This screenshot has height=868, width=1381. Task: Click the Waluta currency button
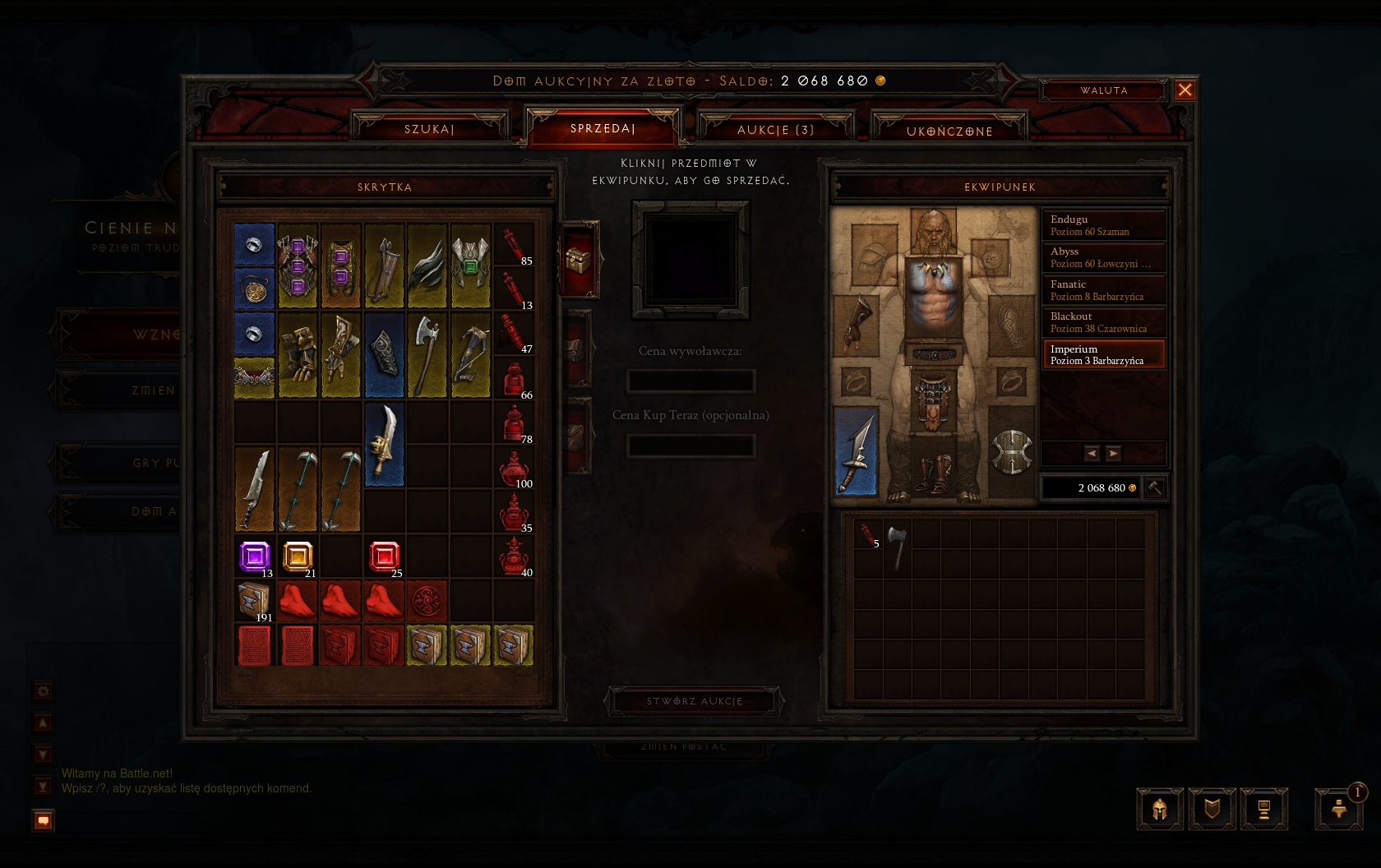(x=1103, y=90)
